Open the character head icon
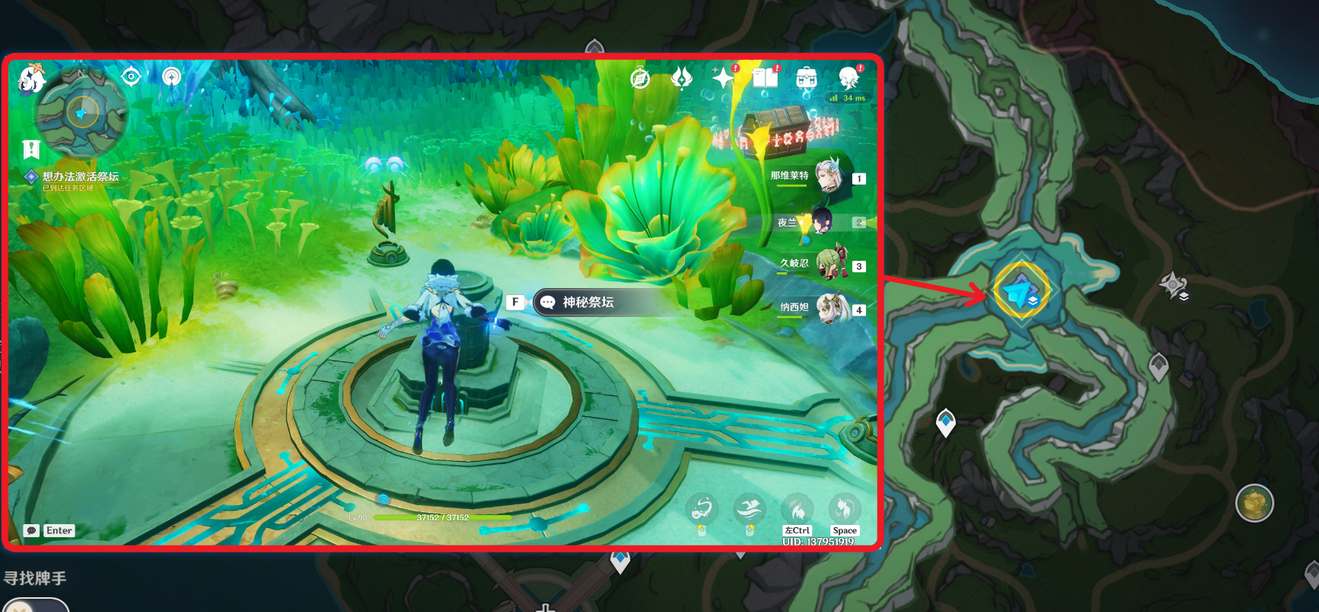1319x612 pixels. 848,78
